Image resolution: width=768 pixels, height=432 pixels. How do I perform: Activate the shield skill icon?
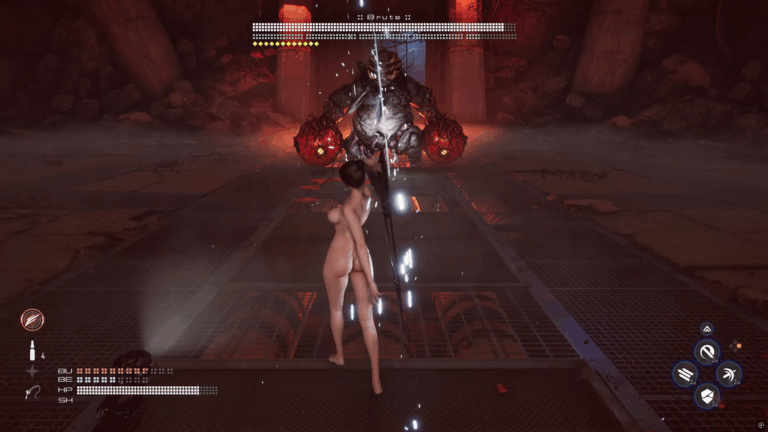pos(707,396)
